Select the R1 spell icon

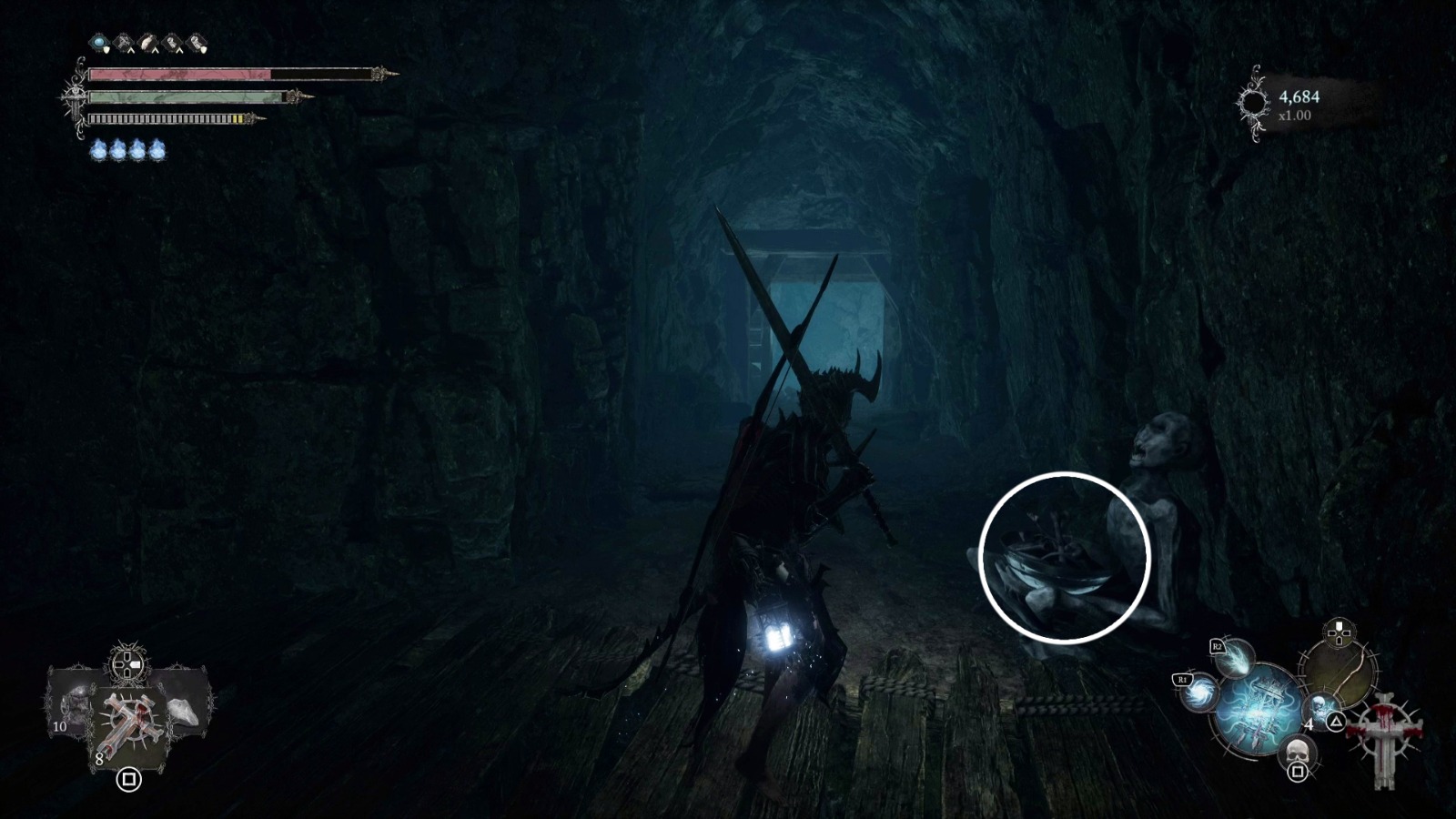click(x=1199, y=695)
